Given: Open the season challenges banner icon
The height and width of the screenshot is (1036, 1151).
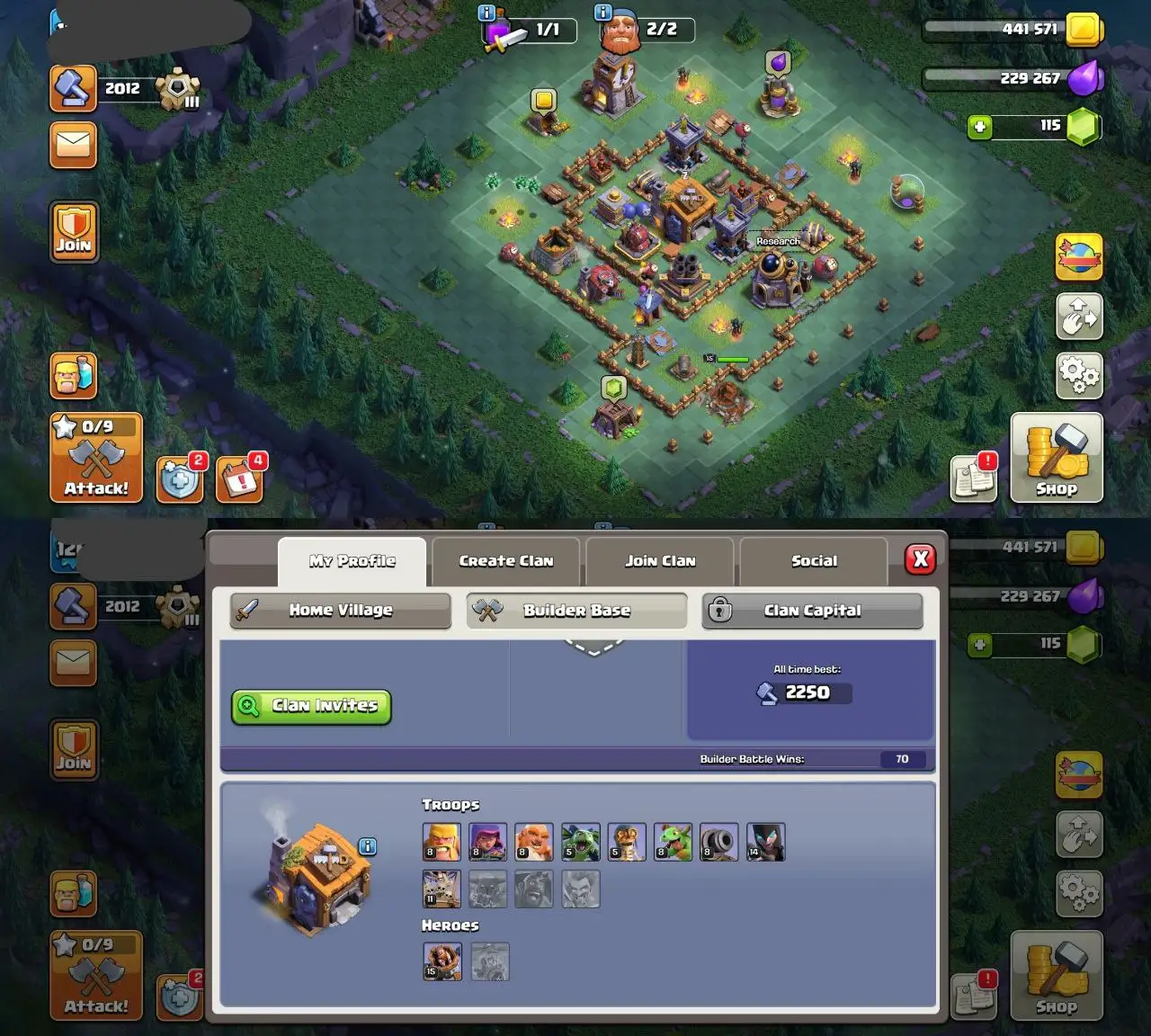Looking at the screenshot, I should (1079, 256).
